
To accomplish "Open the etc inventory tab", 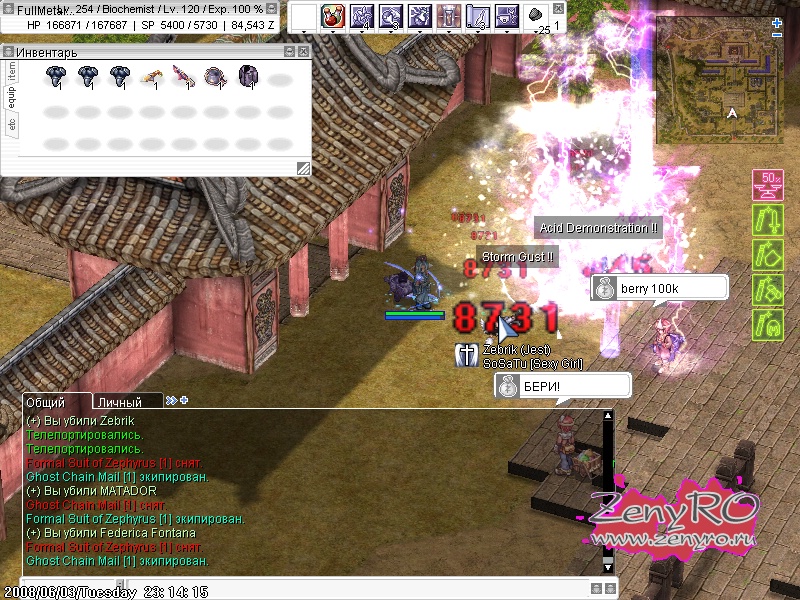I will (x=12, y=125).
